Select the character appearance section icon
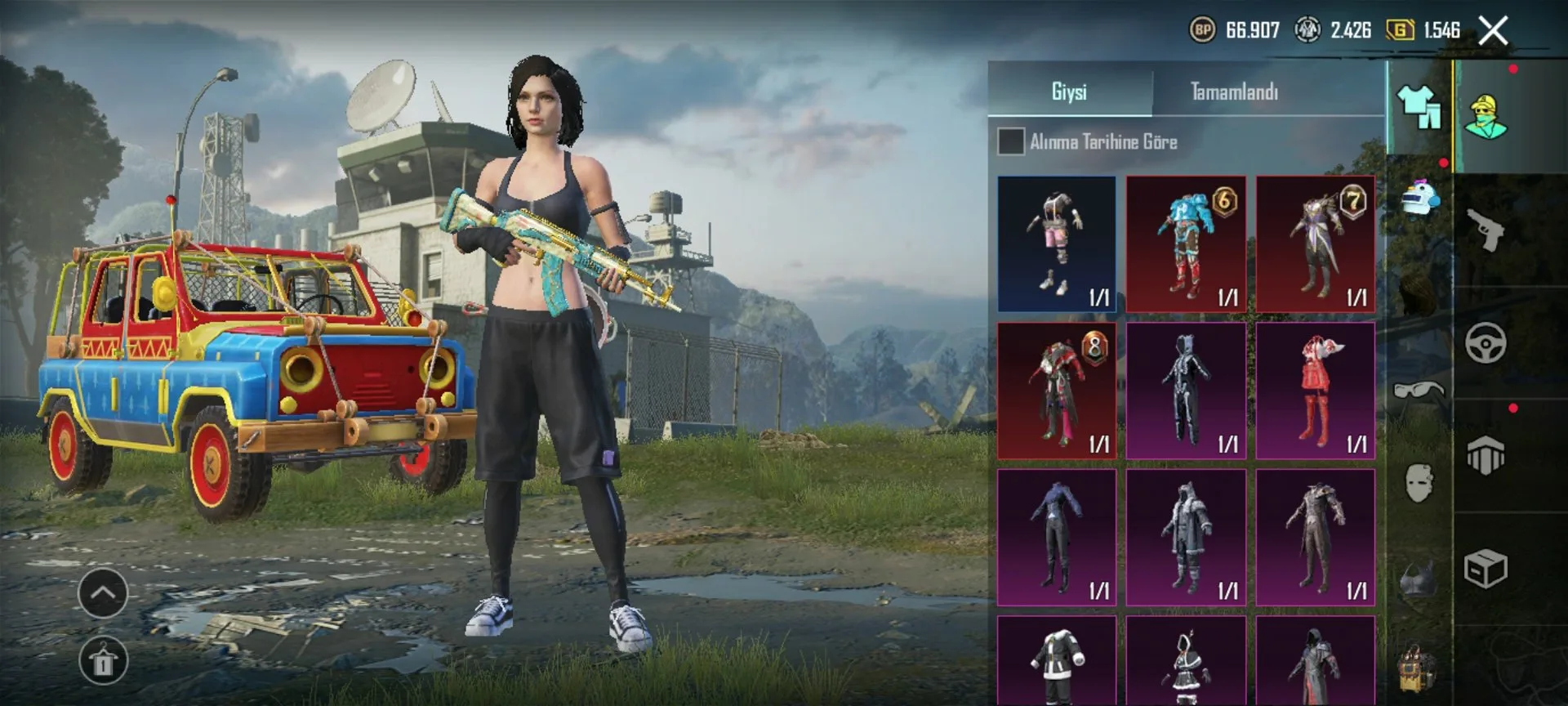 coord(1486,116)
